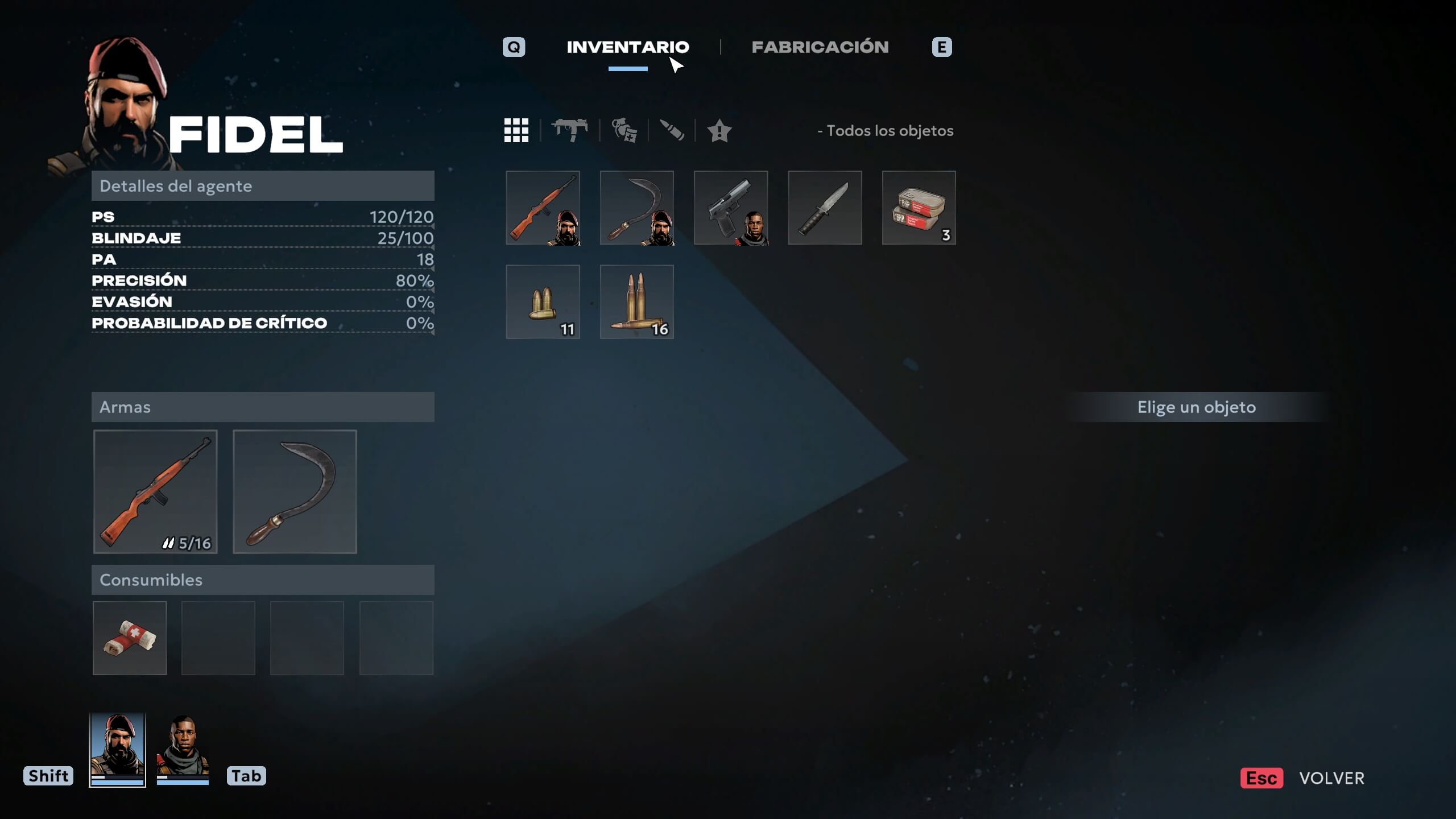Select the bandage under Consumibles
1456x819 pixels.
pyautogui.click(x=130, y=637)
